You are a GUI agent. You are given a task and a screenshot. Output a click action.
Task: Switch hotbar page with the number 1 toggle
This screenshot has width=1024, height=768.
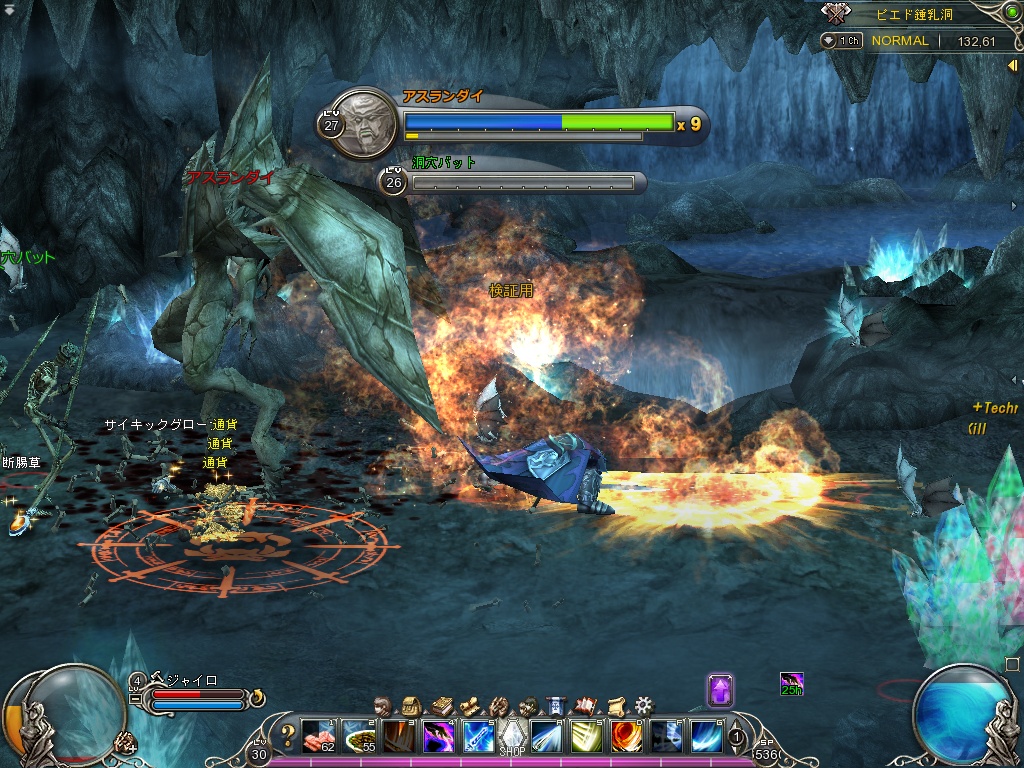(737, 738)
